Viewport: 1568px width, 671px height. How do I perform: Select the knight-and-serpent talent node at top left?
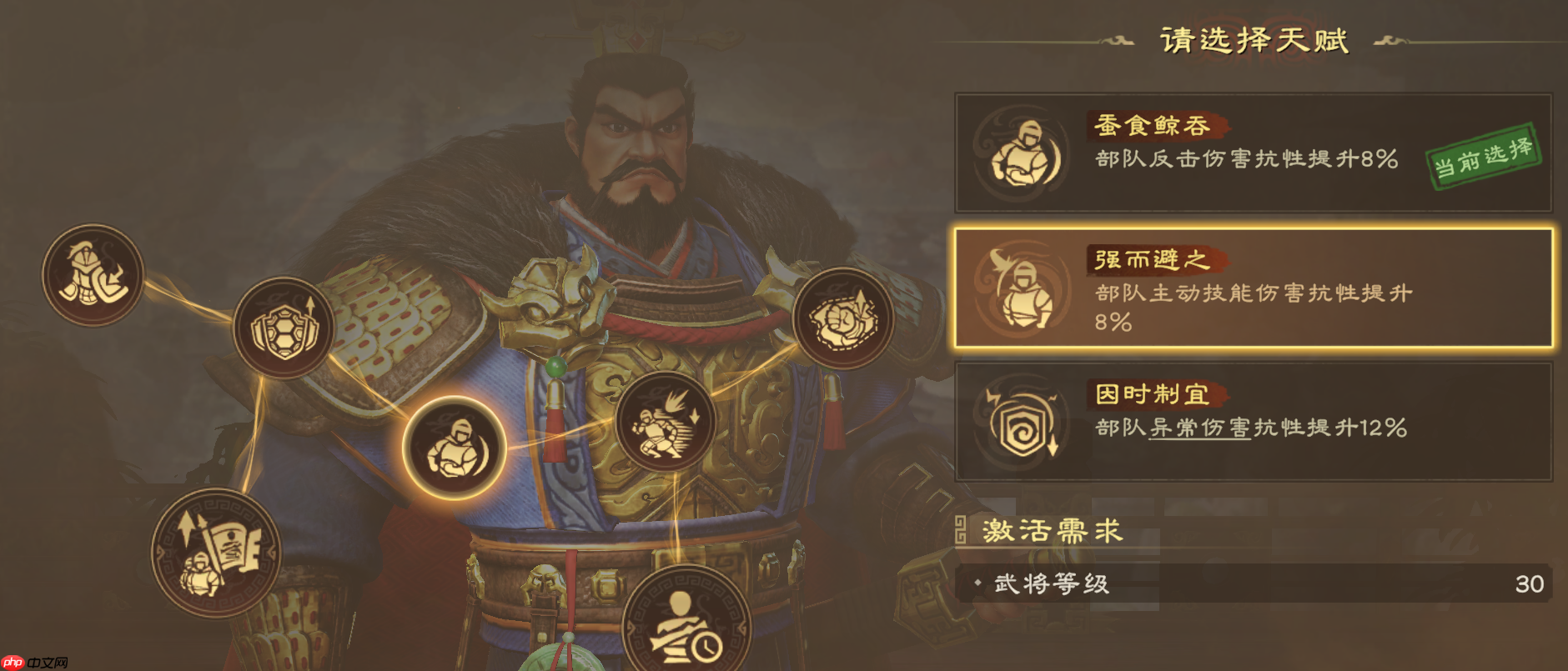[92, 275]
